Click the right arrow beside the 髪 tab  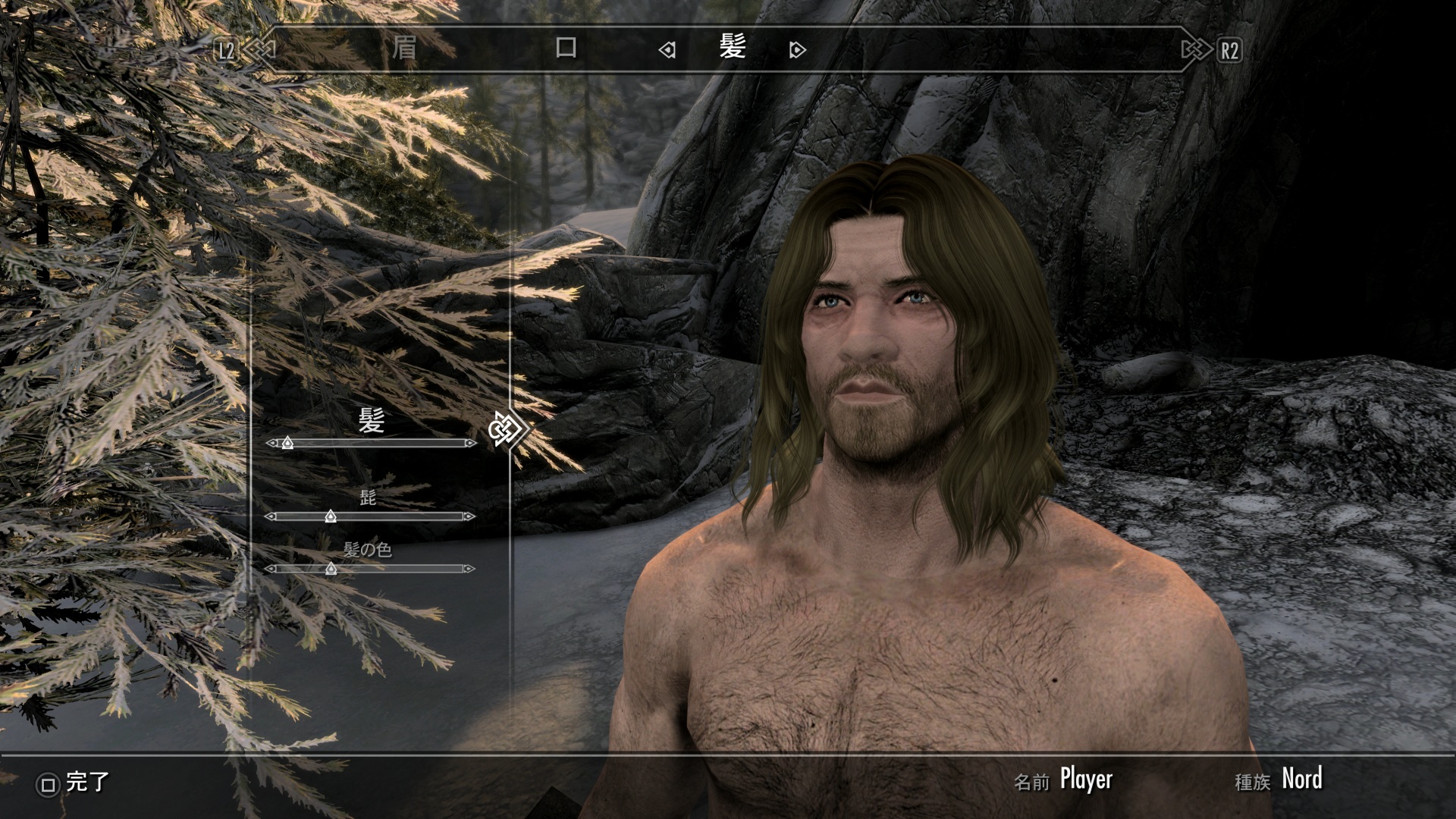click(x=797, y=51)
